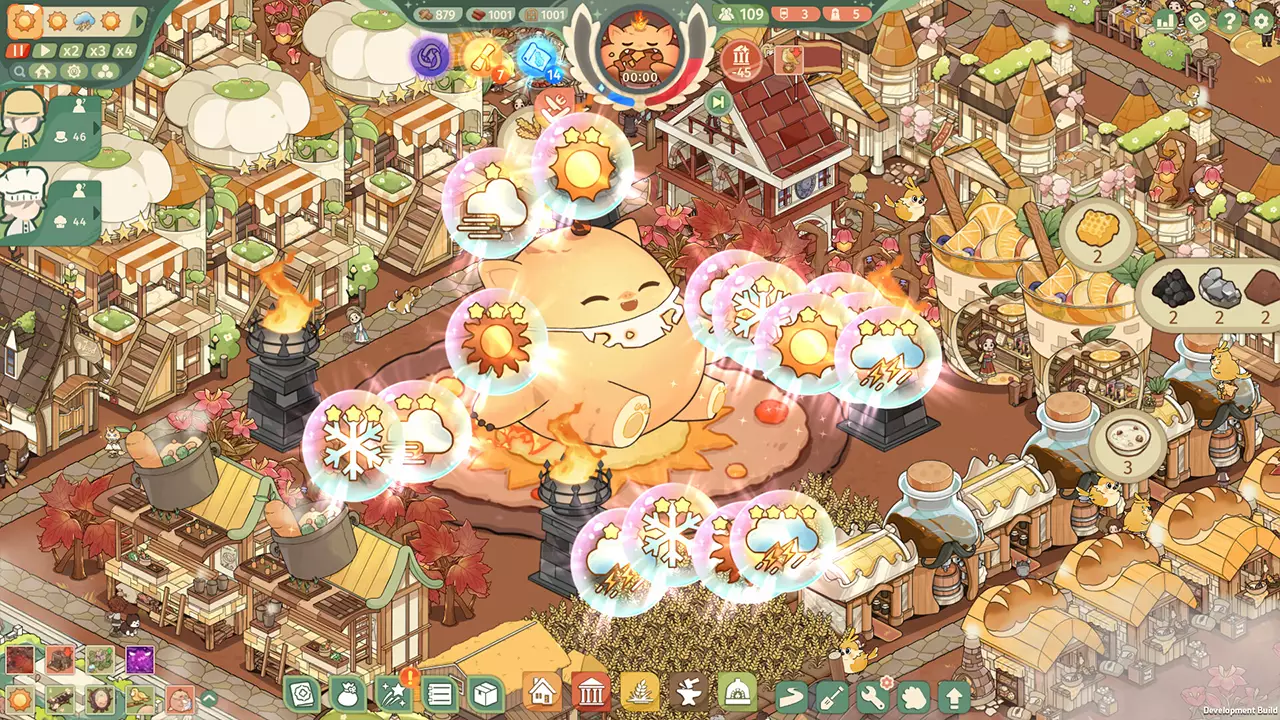The height and width of the screenshot is (720, 1280).
Task: Open the house construction menu
Action: tap(540, 693)
